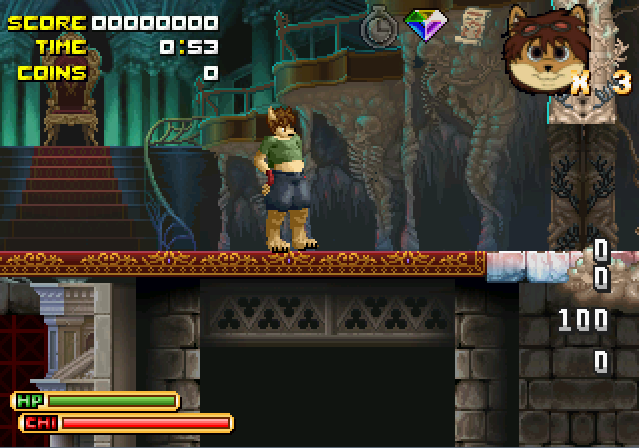This screenshot has height=448, width=639.
Task: Open the scroll icon in the HUD
Action: (472, 23)
